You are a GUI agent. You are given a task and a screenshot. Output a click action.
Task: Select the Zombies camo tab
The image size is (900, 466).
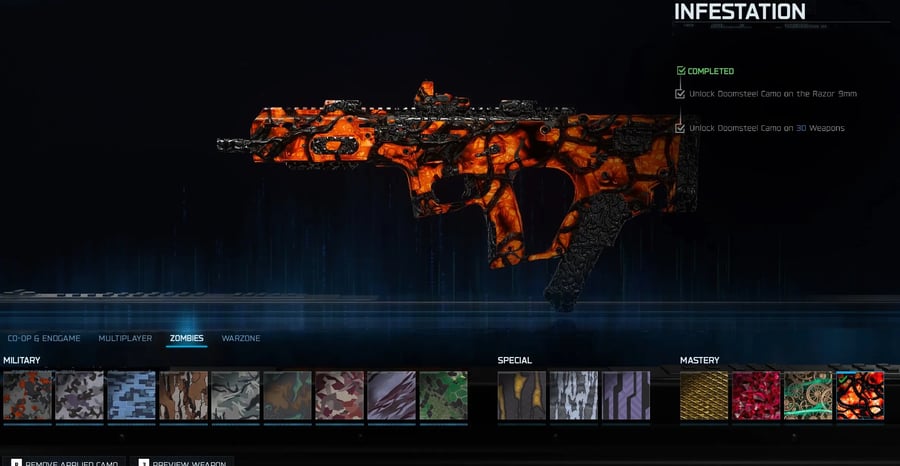tap(186, 339)
